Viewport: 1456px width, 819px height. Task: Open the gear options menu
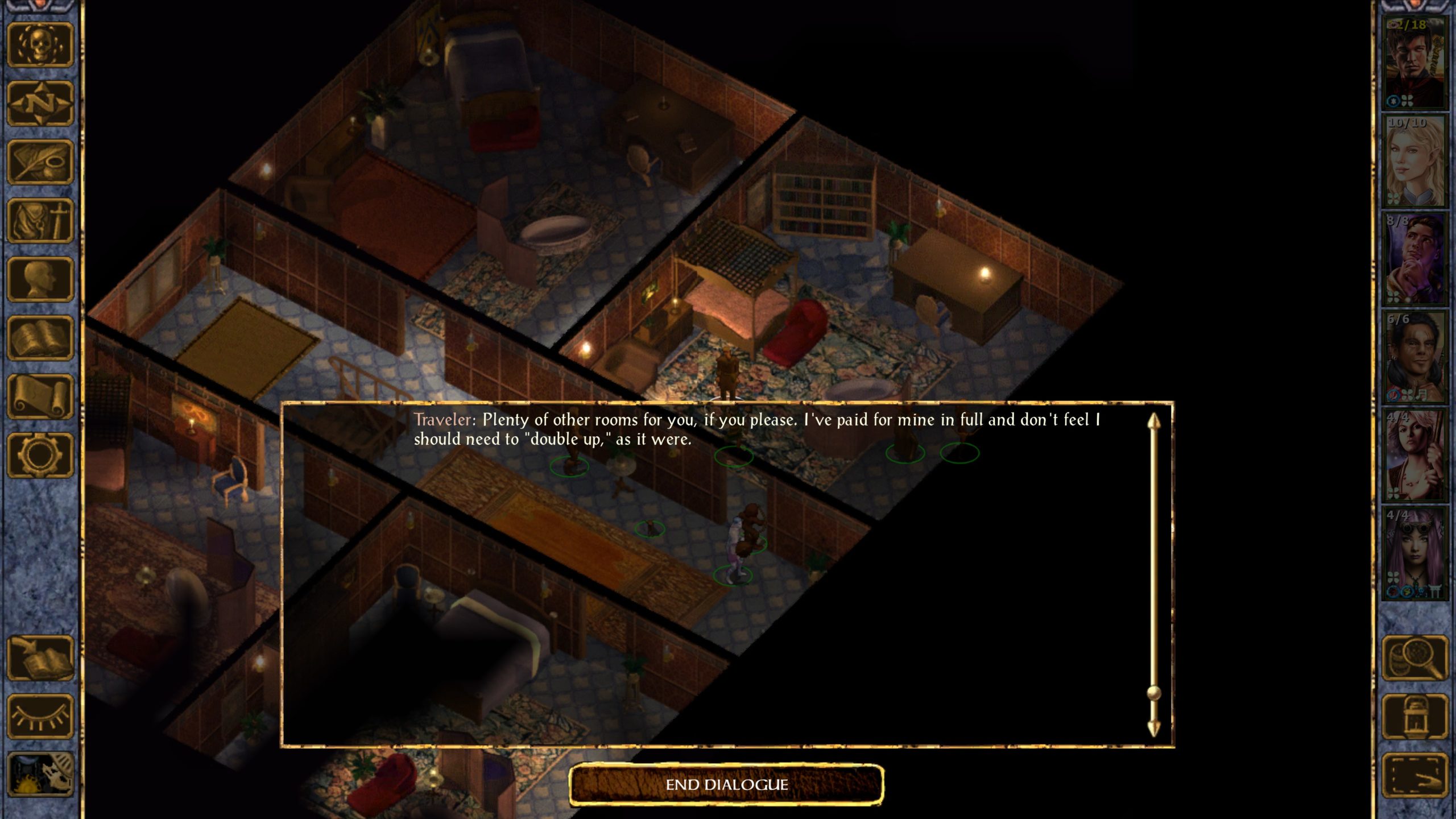click(x=40, y=455)
